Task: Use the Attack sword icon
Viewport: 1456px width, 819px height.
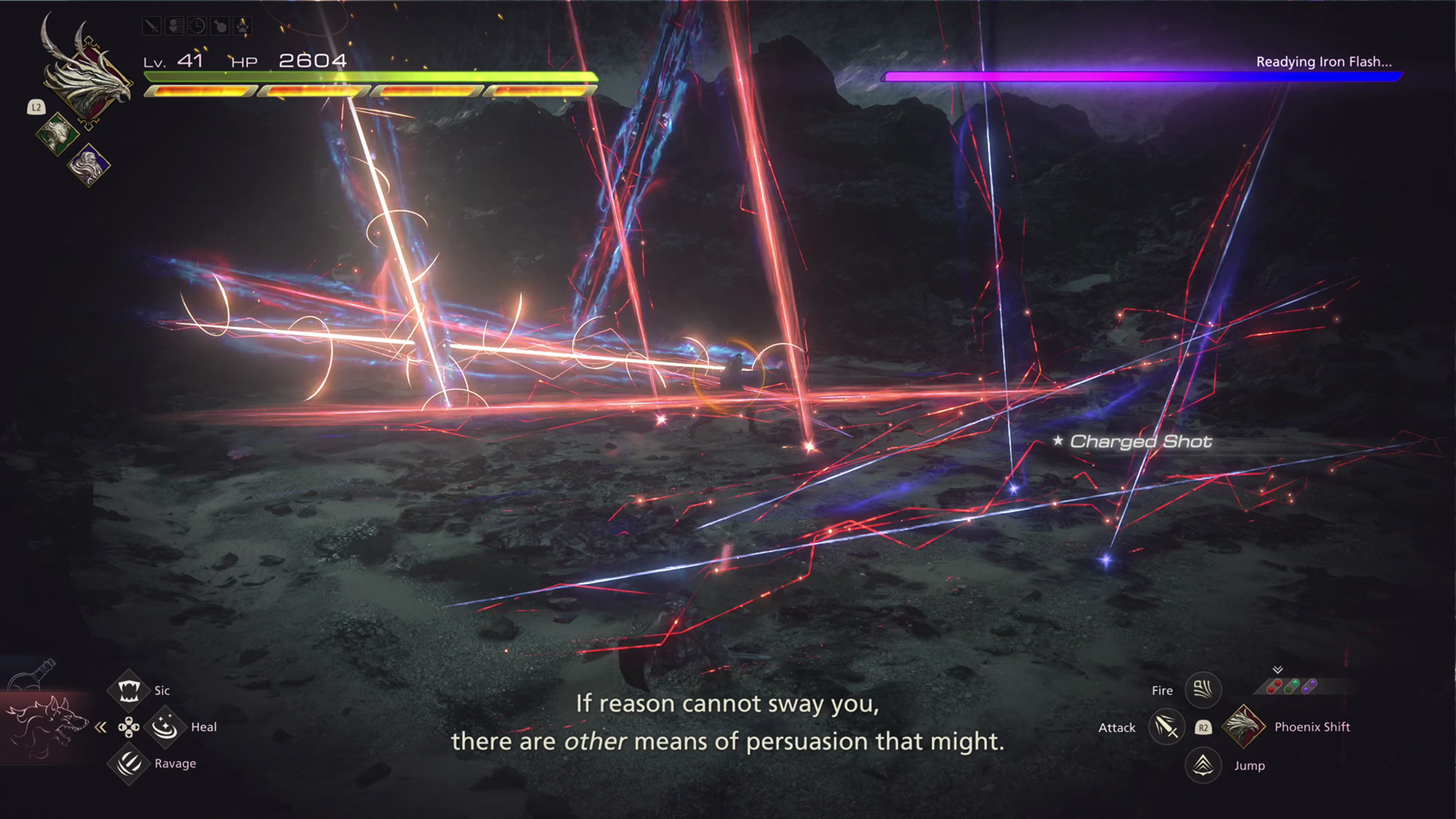Action: 1166,727
